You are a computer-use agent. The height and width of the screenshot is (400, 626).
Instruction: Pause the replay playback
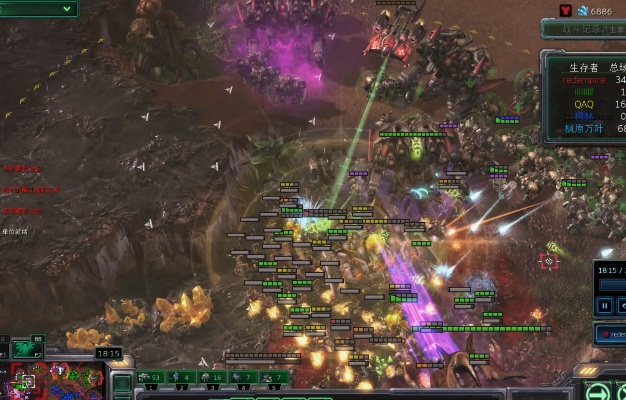click(605, 305)
